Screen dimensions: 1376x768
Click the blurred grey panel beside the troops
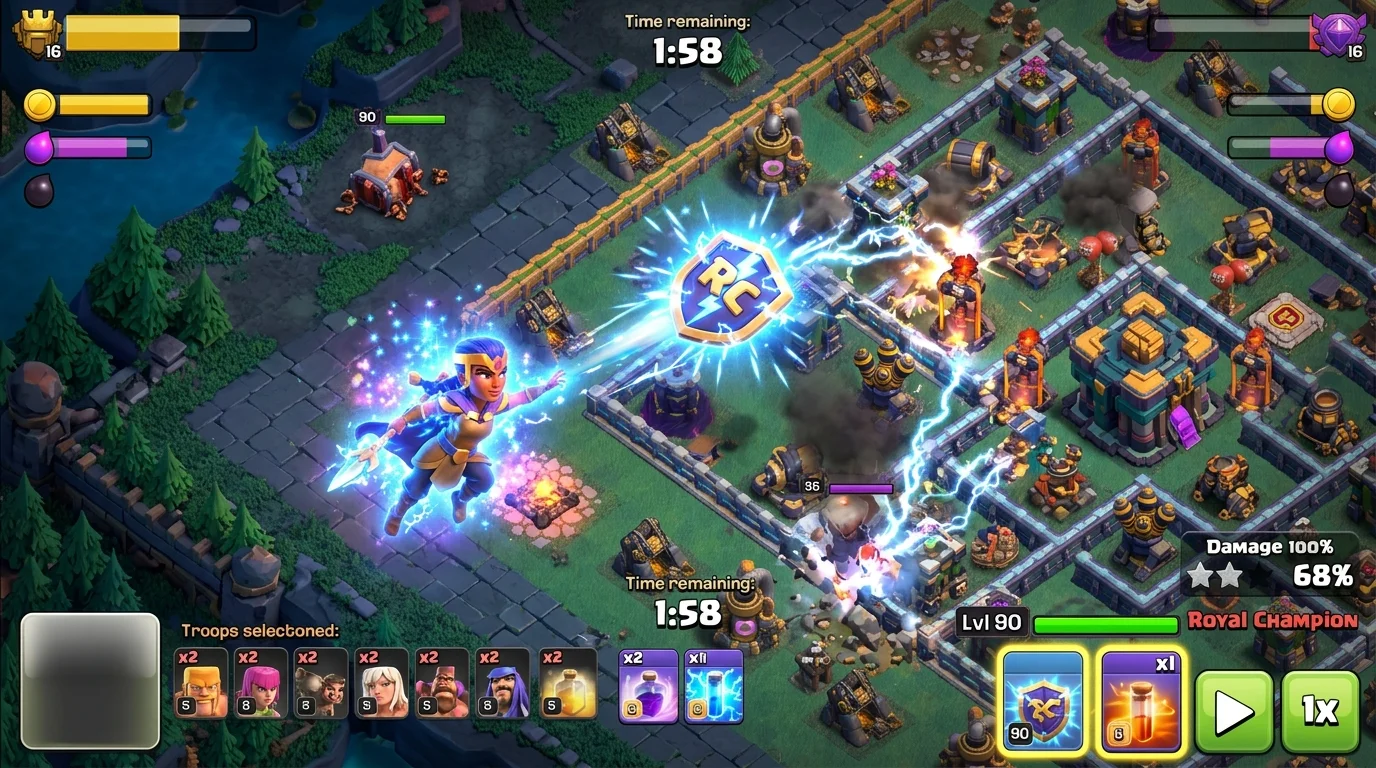click(x=90, y=681)
